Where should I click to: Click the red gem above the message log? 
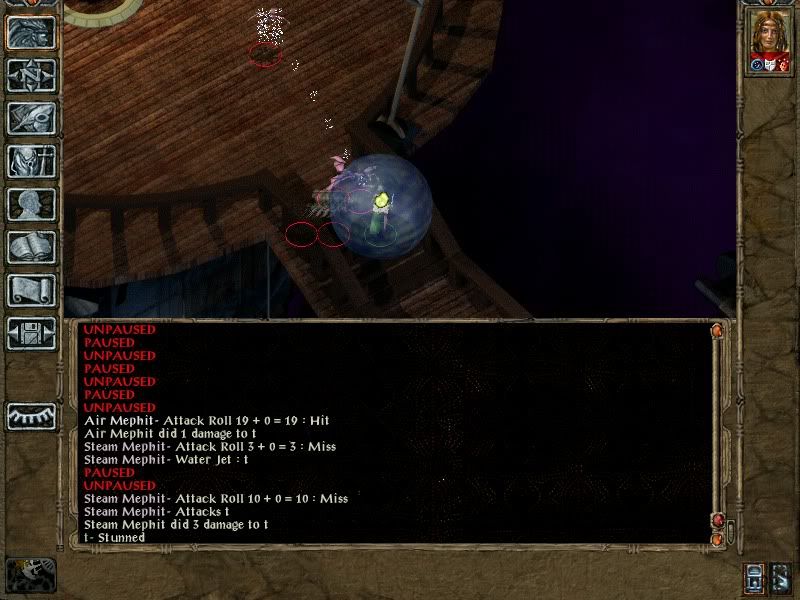(x=716, y=330)
